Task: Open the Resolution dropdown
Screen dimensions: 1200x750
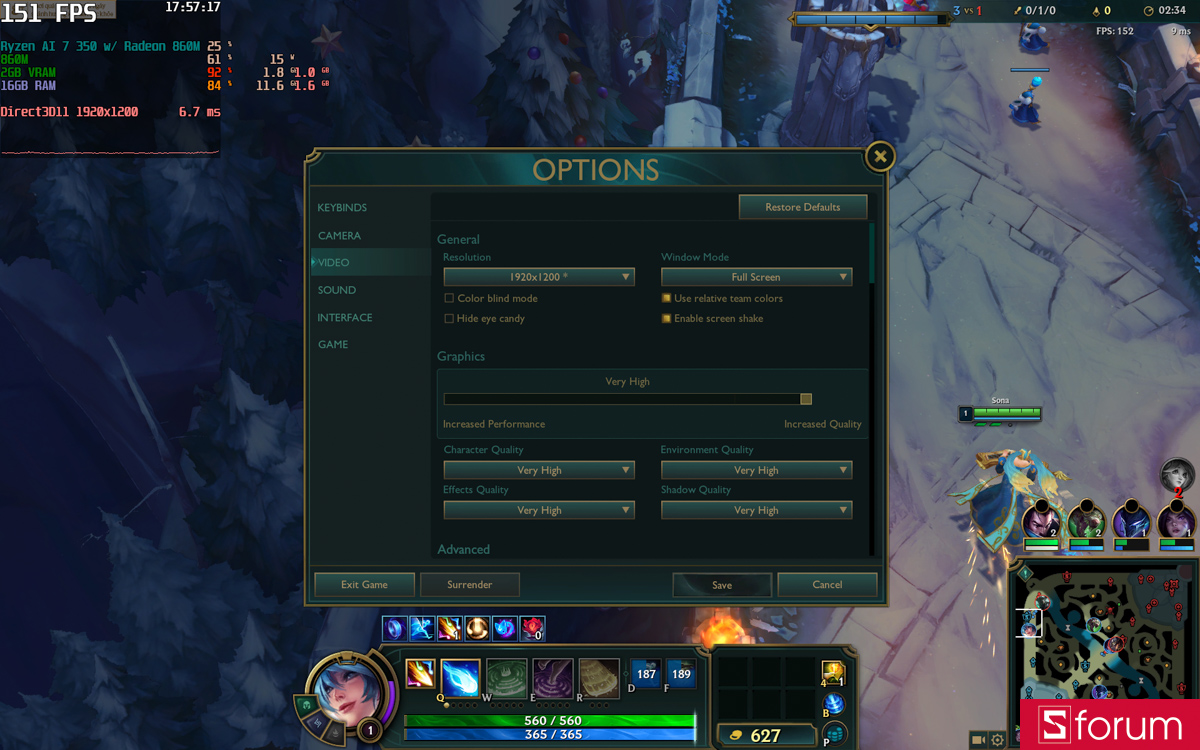Action: coord(539,277)
